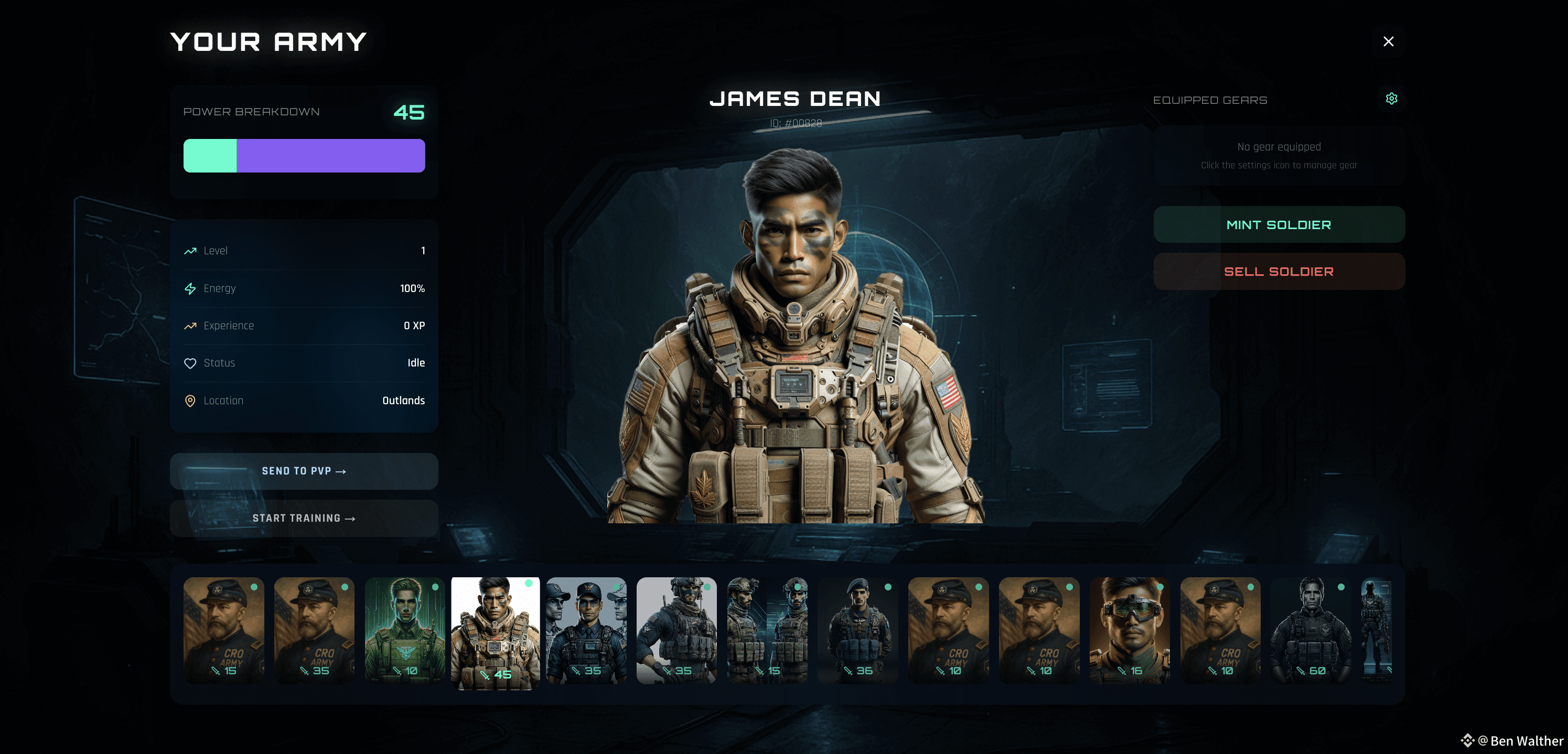The image size is (1568, 754).
Task: Pick the two camo soldiers thumbnail
Action: (x=767, y=630)
